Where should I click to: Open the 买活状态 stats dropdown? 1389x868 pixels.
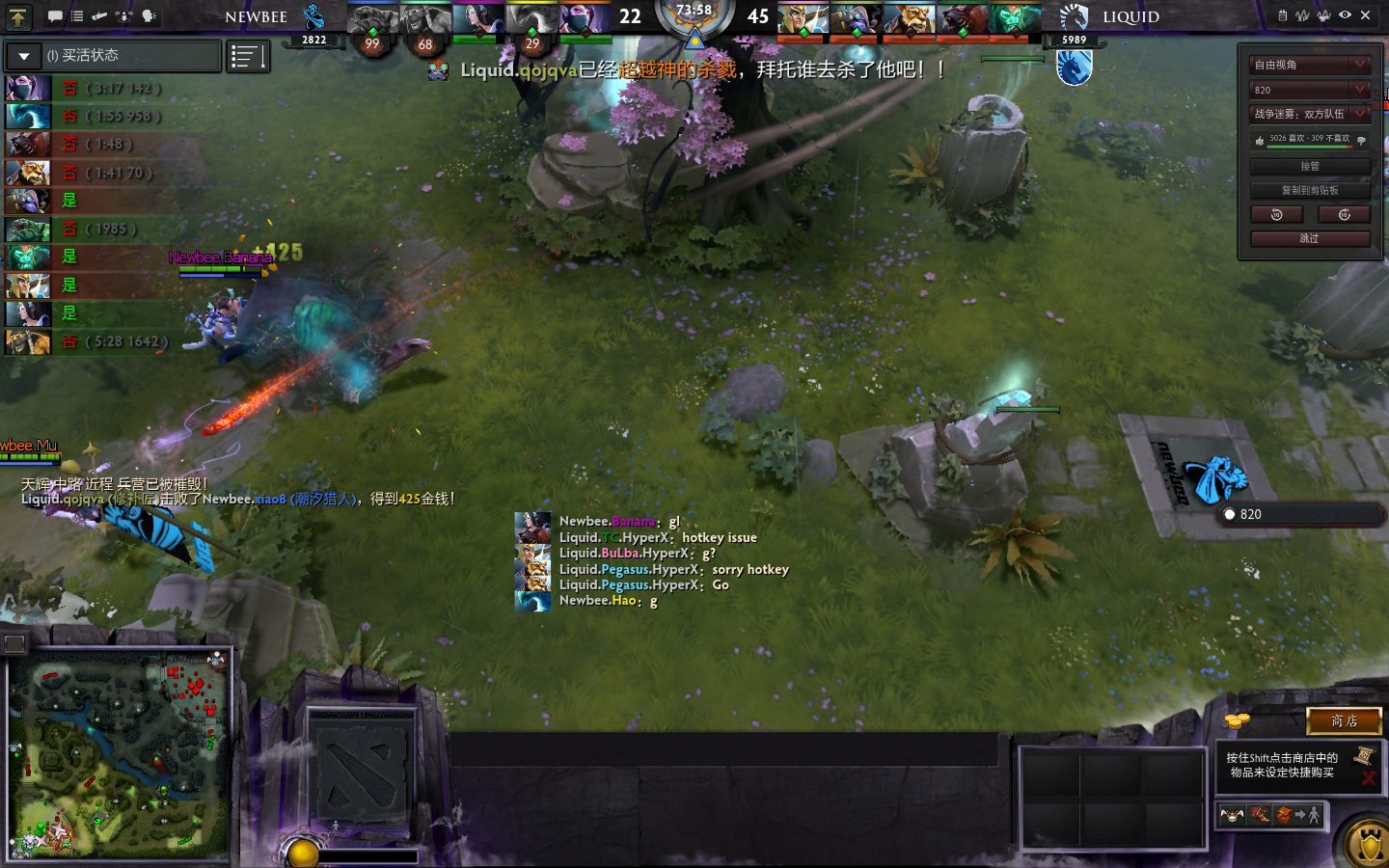(24, 56)
